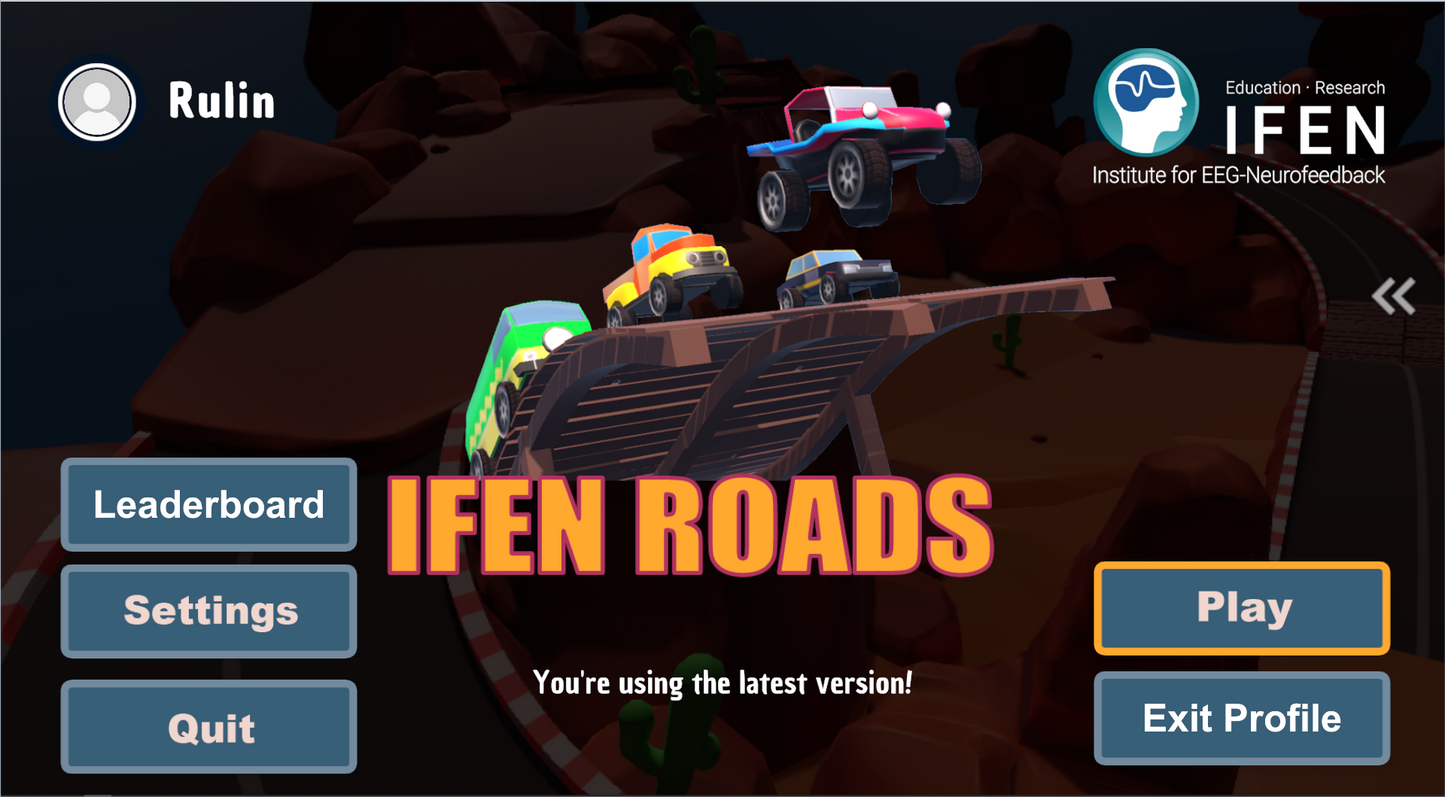Image resolution: width=1445 pixels, height=797 pixels.
Task: Collapse the panel using the double chevron
Action: (x=1394, y=296)
